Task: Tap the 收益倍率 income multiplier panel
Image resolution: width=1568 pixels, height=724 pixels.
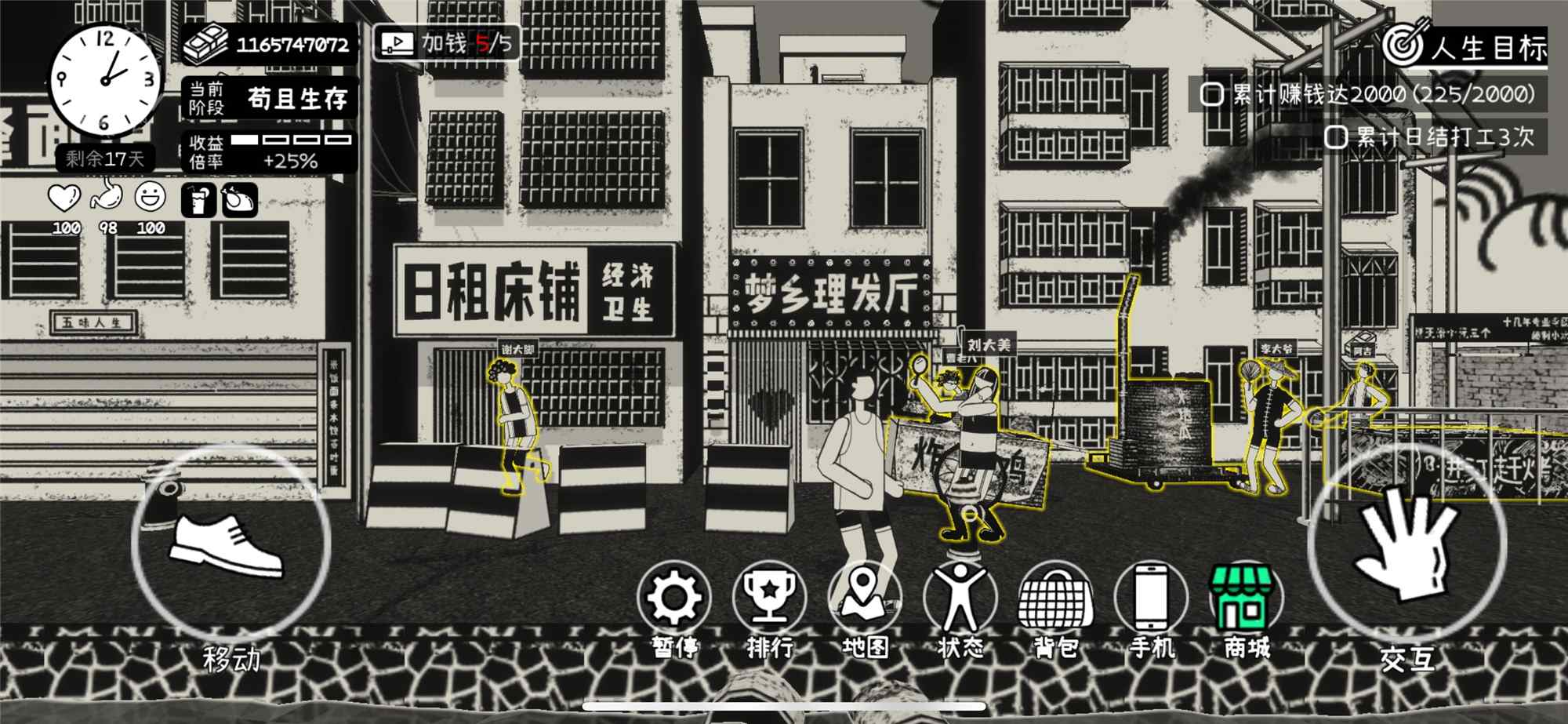Action: [x=269, y=151]
